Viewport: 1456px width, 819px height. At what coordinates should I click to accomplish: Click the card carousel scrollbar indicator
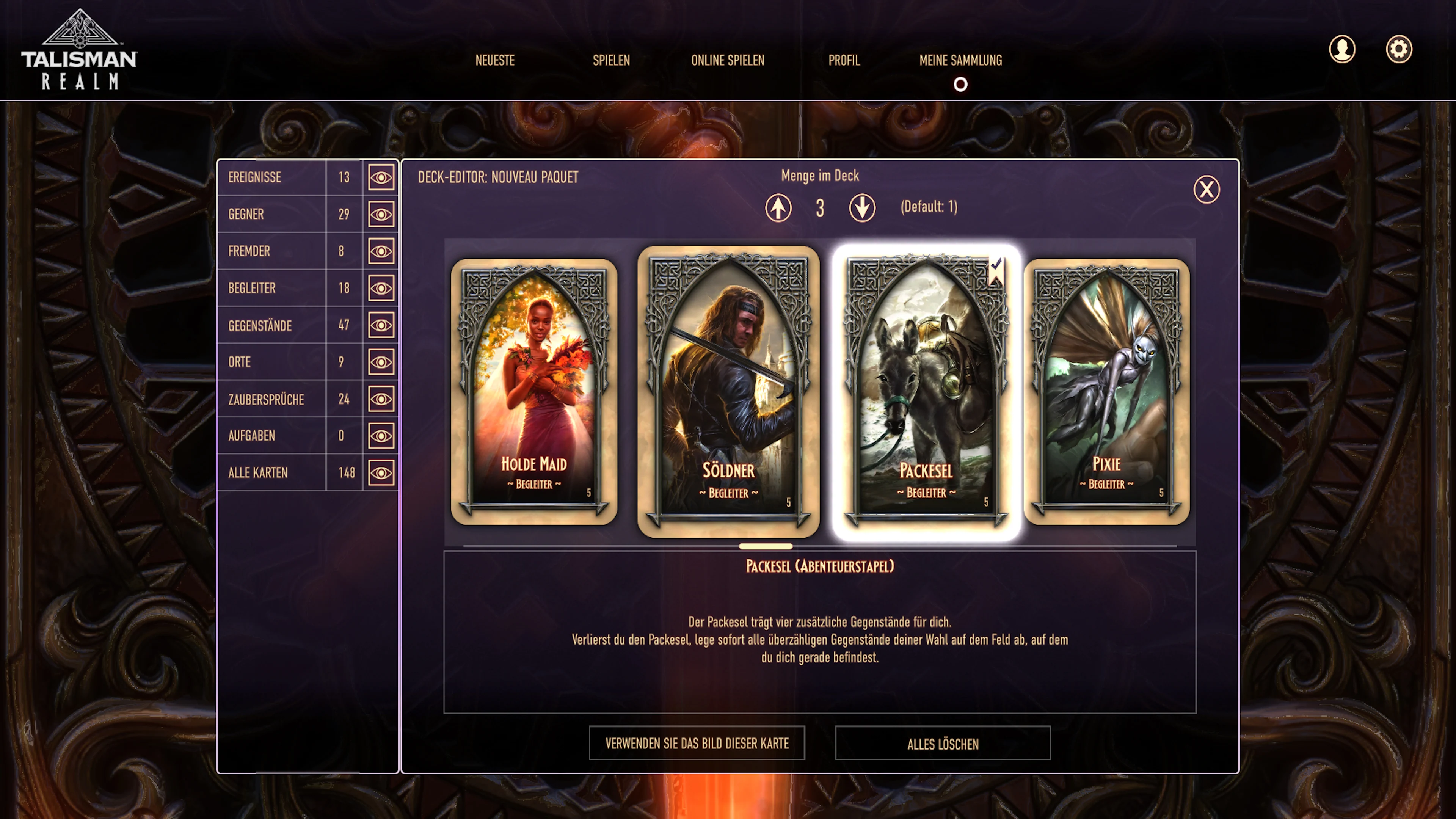(766, 546)
